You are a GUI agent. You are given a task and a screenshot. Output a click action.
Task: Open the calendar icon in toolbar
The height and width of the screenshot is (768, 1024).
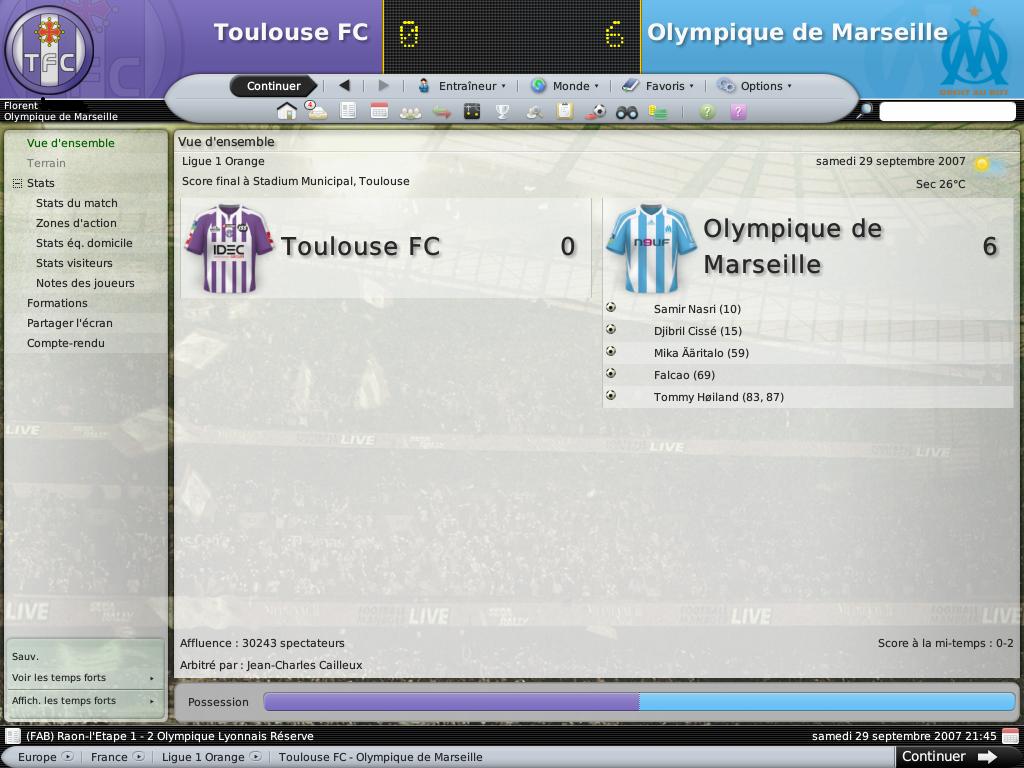tap(379, 111)
